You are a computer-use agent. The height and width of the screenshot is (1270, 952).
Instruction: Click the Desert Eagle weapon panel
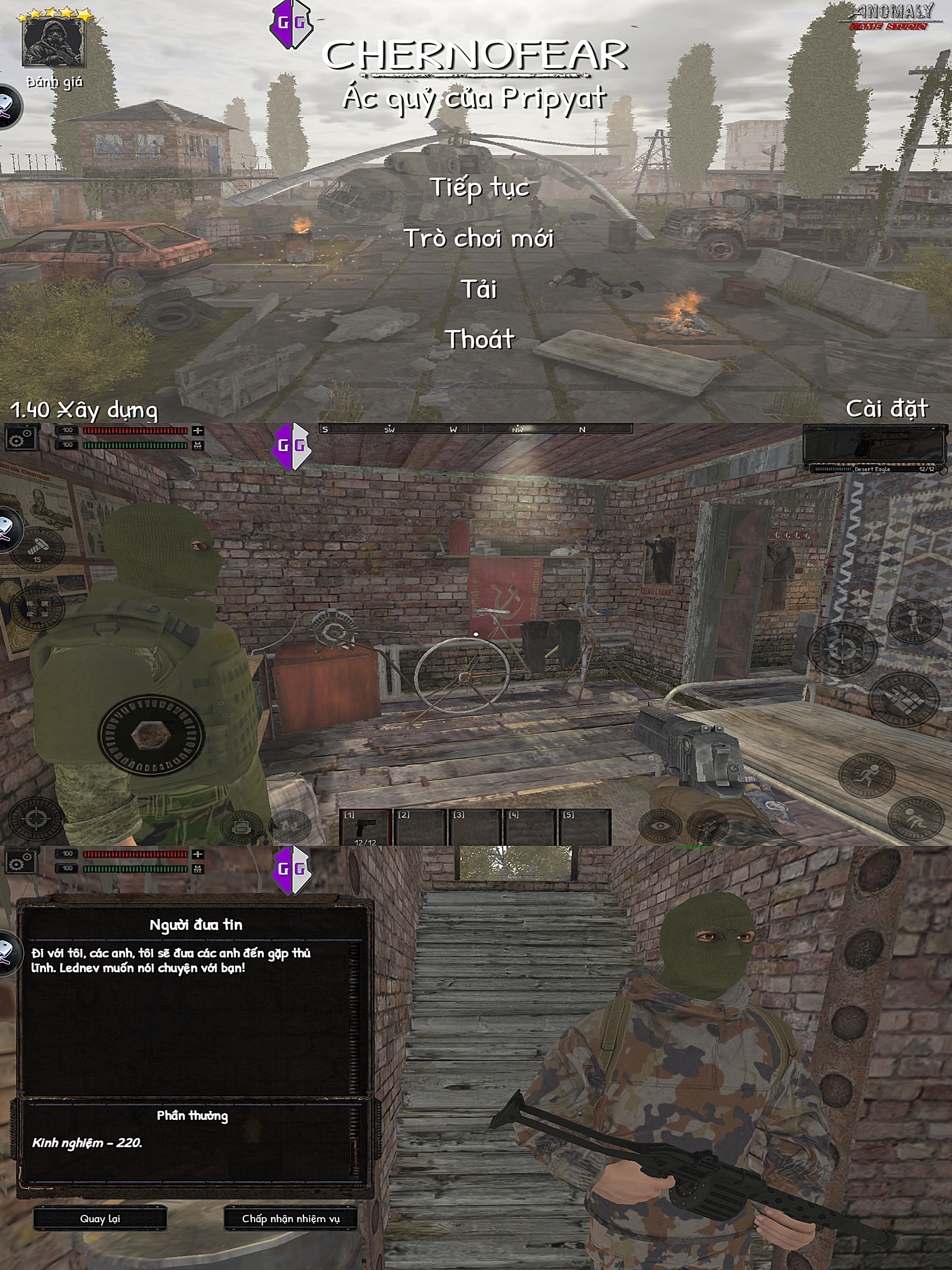[874, 448]
